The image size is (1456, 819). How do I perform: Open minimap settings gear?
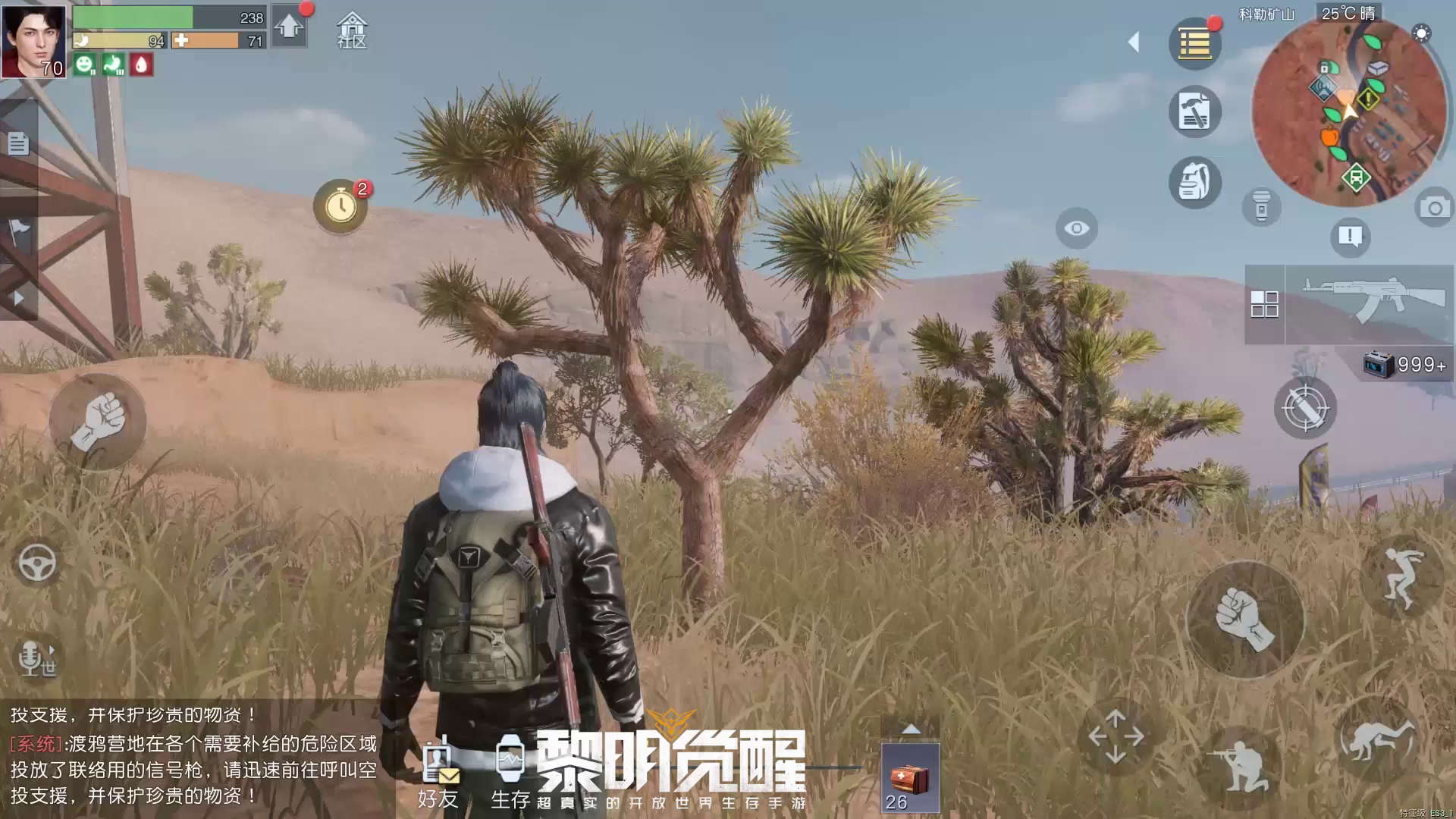(x=1421, y=34)
